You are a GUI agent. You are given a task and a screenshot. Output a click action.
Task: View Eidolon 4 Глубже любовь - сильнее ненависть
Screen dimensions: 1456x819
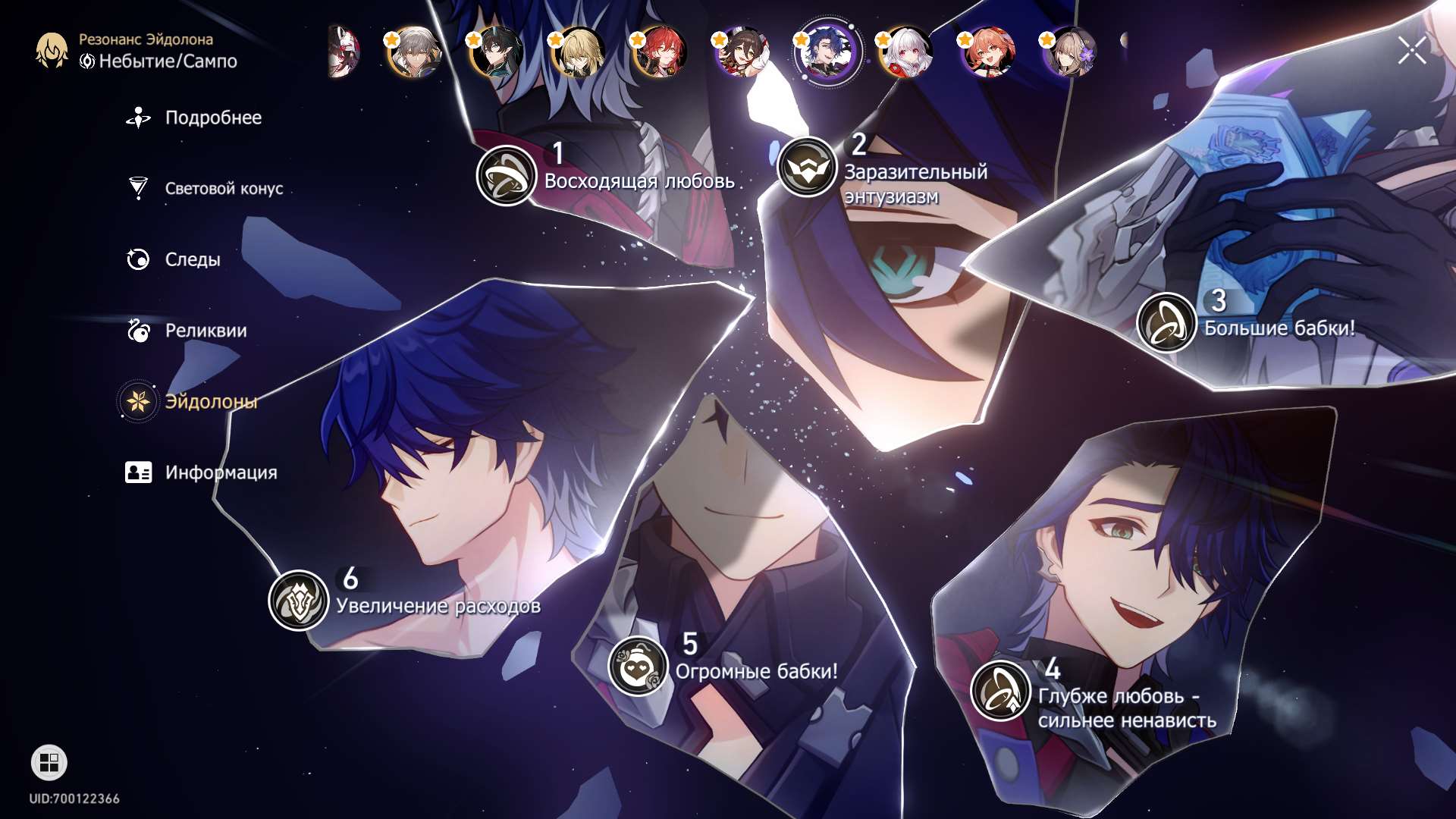coord(1000,691)
